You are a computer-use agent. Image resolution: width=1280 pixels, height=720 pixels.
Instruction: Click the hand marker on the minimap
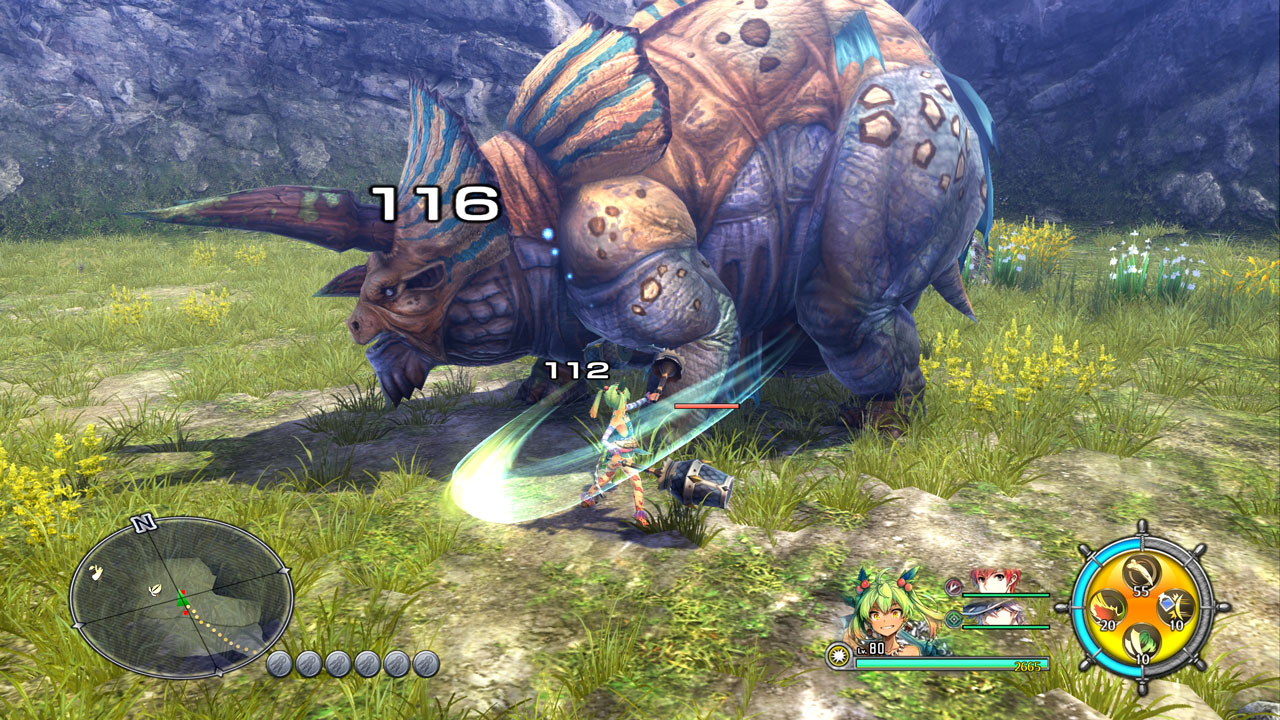click(96, 572)
